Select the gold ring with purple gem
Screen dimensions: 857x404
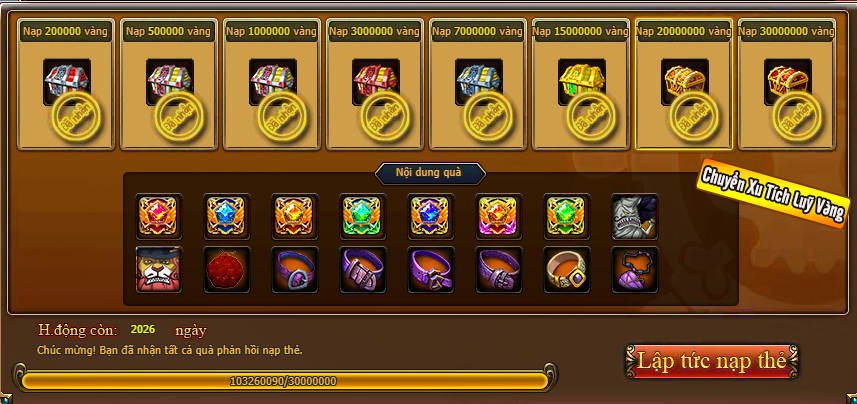tap(567, 270)
